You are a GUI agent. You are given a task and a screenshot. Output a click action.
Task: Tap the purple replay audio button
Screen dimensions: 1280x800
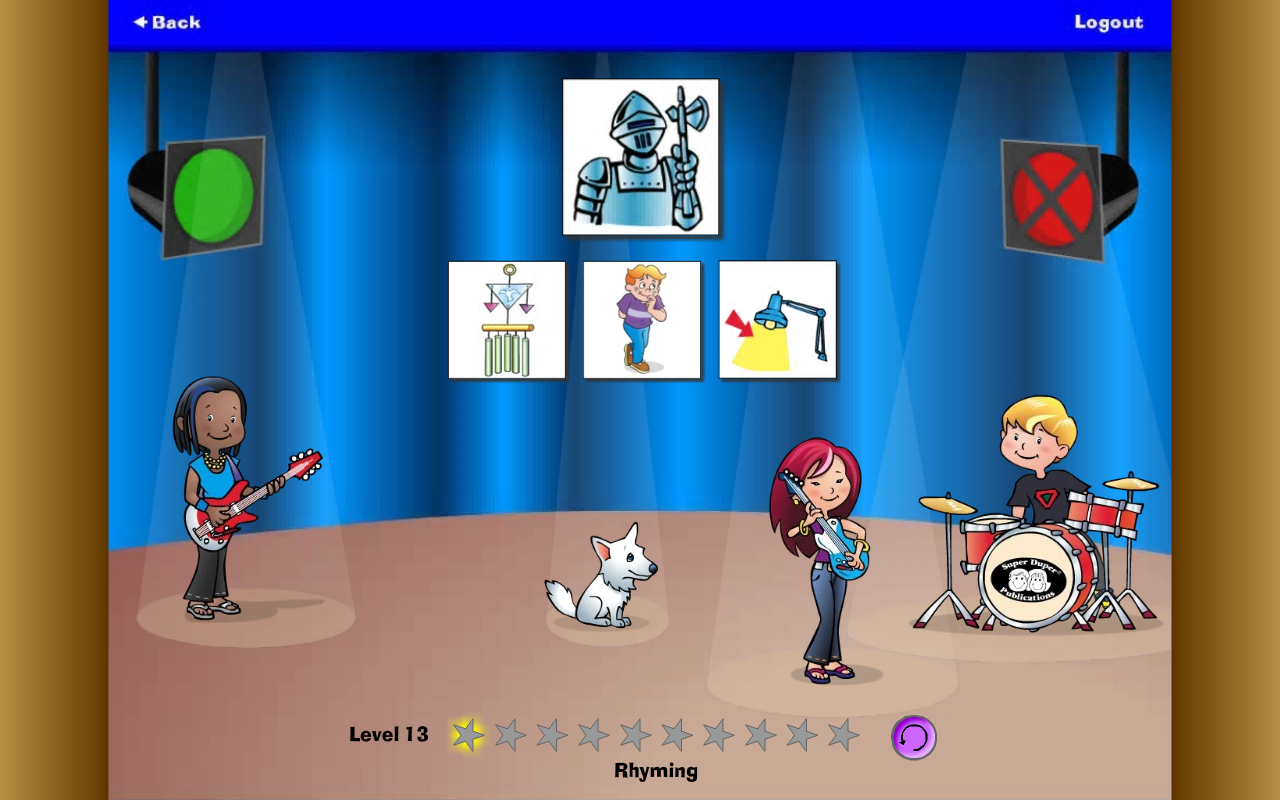pos(913,737)
